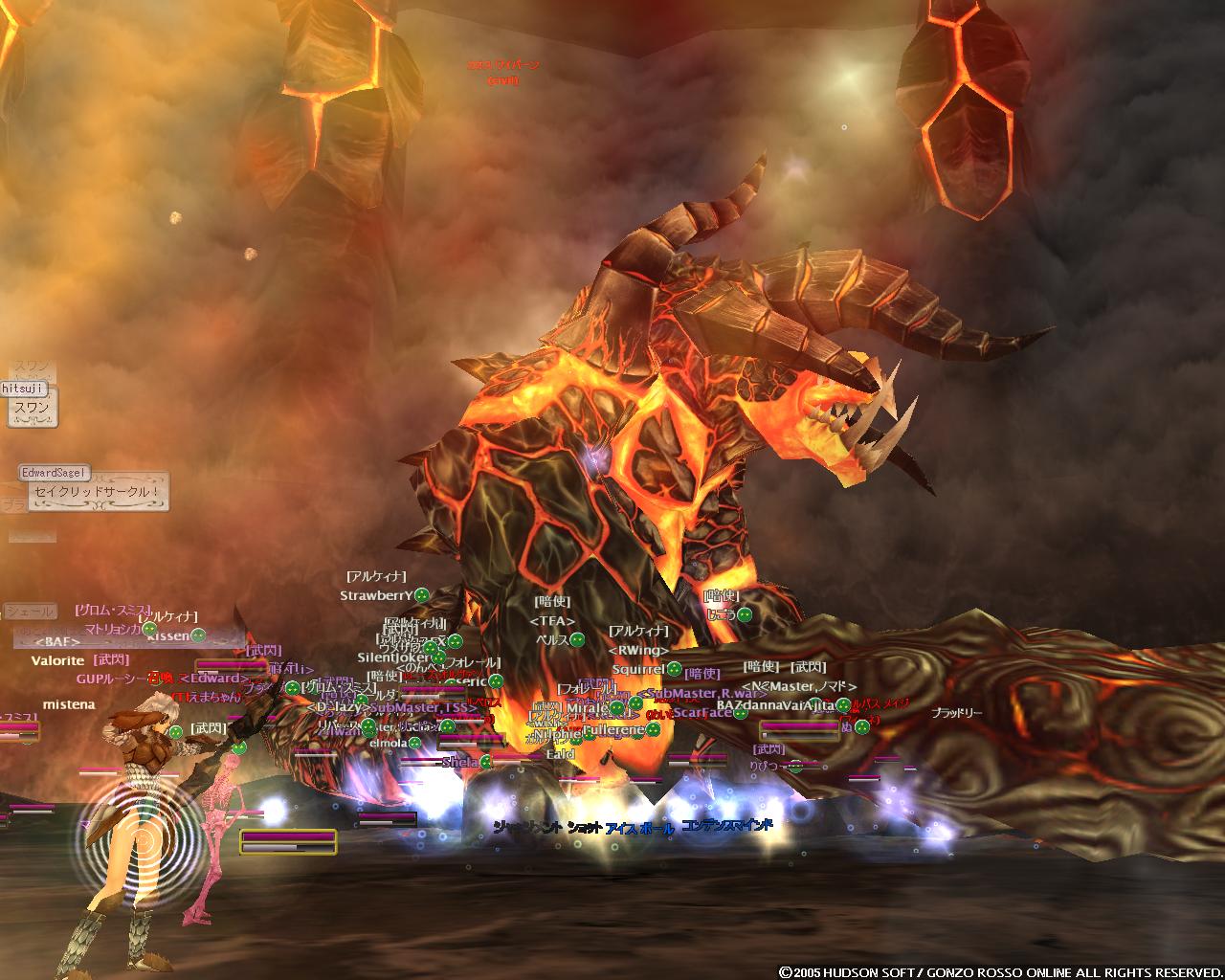Target the Fullerene player nameplate
This screenshot has height=980, width=1225.
pos(612,730)
